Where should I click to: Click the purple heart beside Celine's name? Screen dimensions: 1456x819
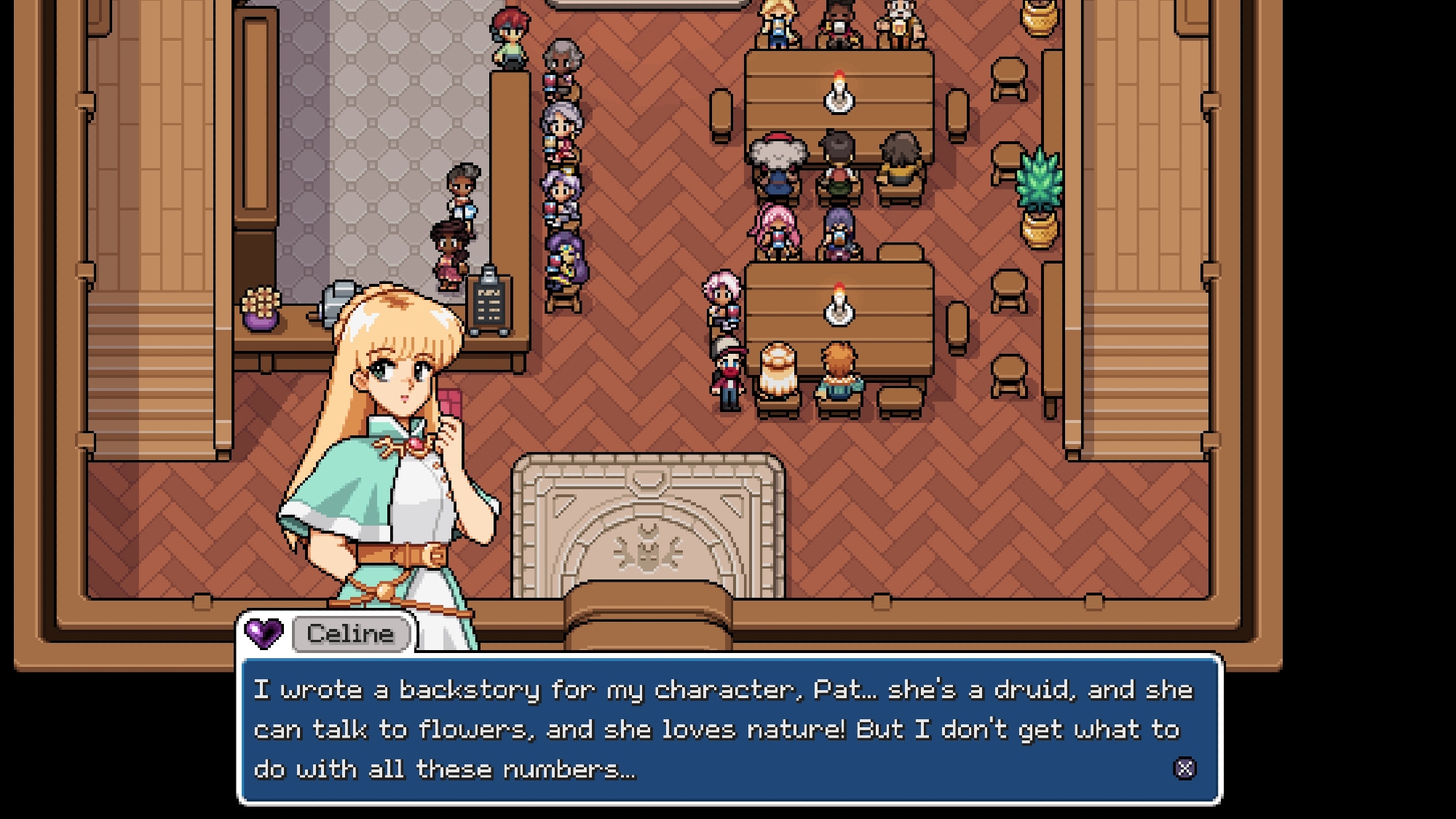pos(264,633)
